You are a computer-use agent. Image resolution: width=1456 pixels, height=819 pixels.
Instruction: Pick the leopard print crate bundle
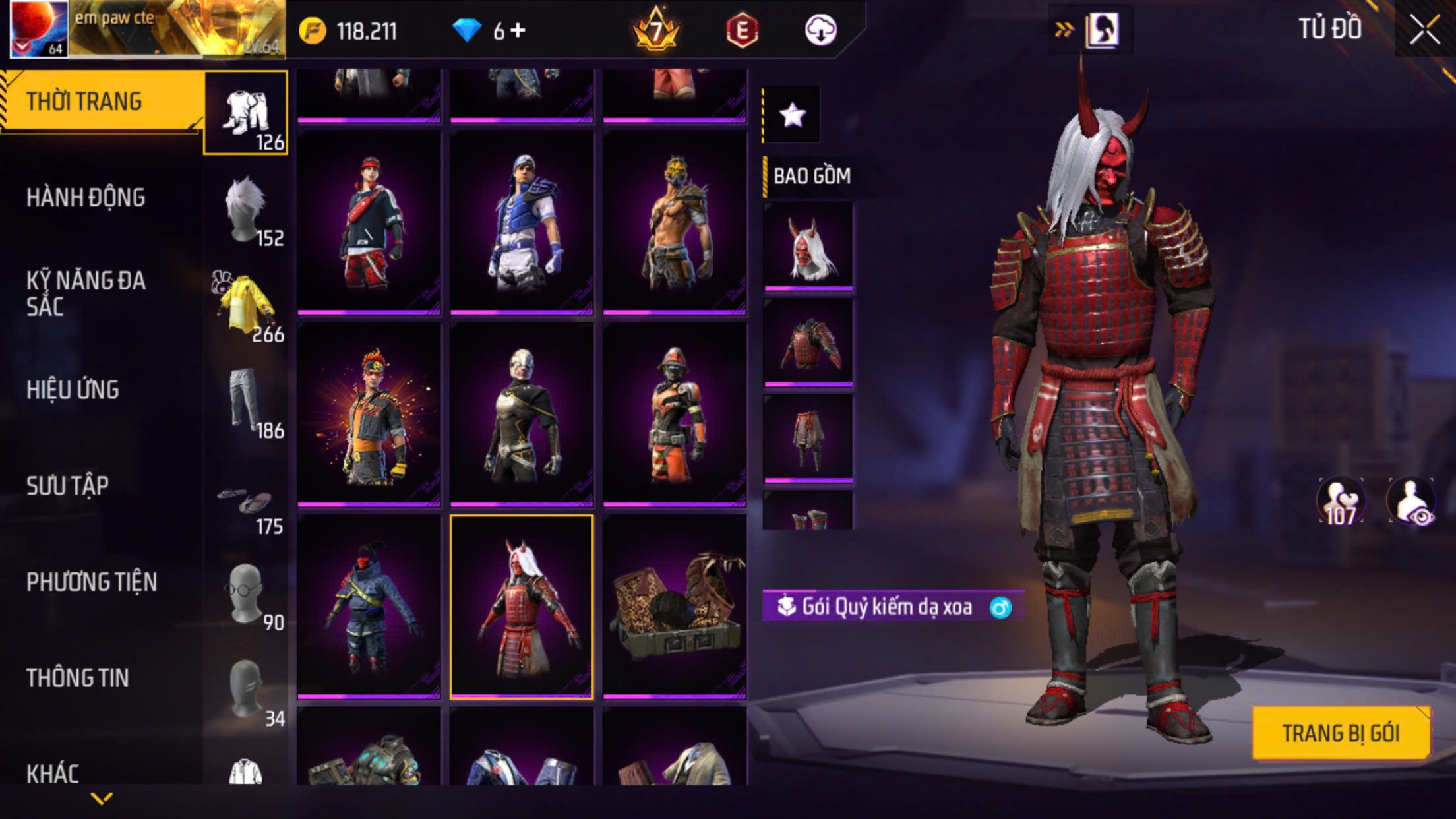(675, 607)
